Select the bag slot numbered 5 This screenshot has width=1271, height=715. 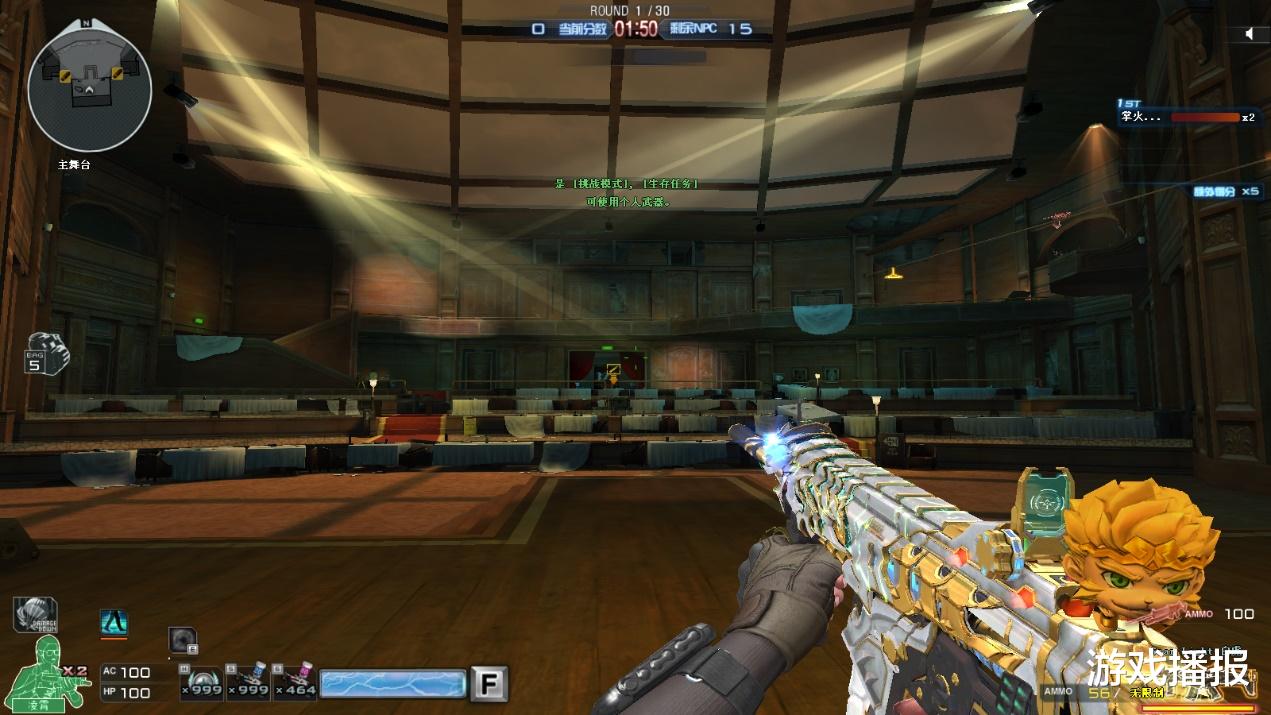pyautogui.click(x=46, y=353)
